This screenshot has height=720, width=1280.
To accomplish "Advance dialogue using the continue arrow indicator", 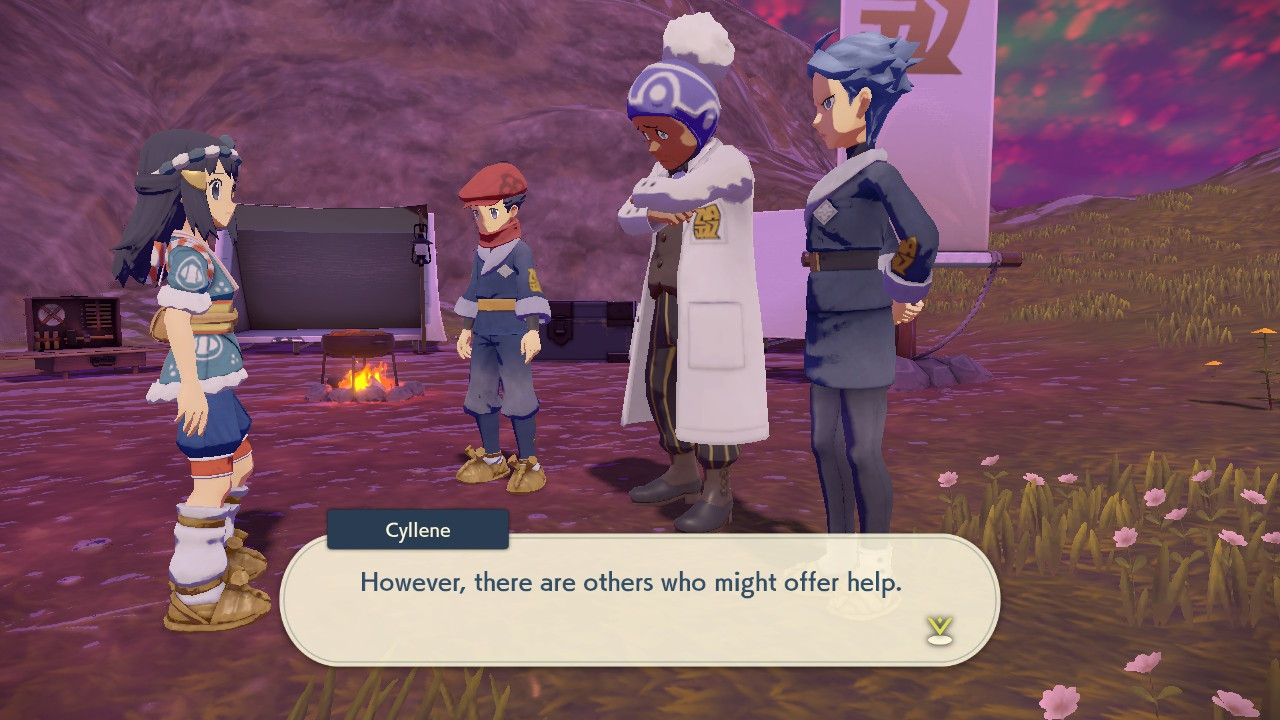I will (x=938, y=629).
